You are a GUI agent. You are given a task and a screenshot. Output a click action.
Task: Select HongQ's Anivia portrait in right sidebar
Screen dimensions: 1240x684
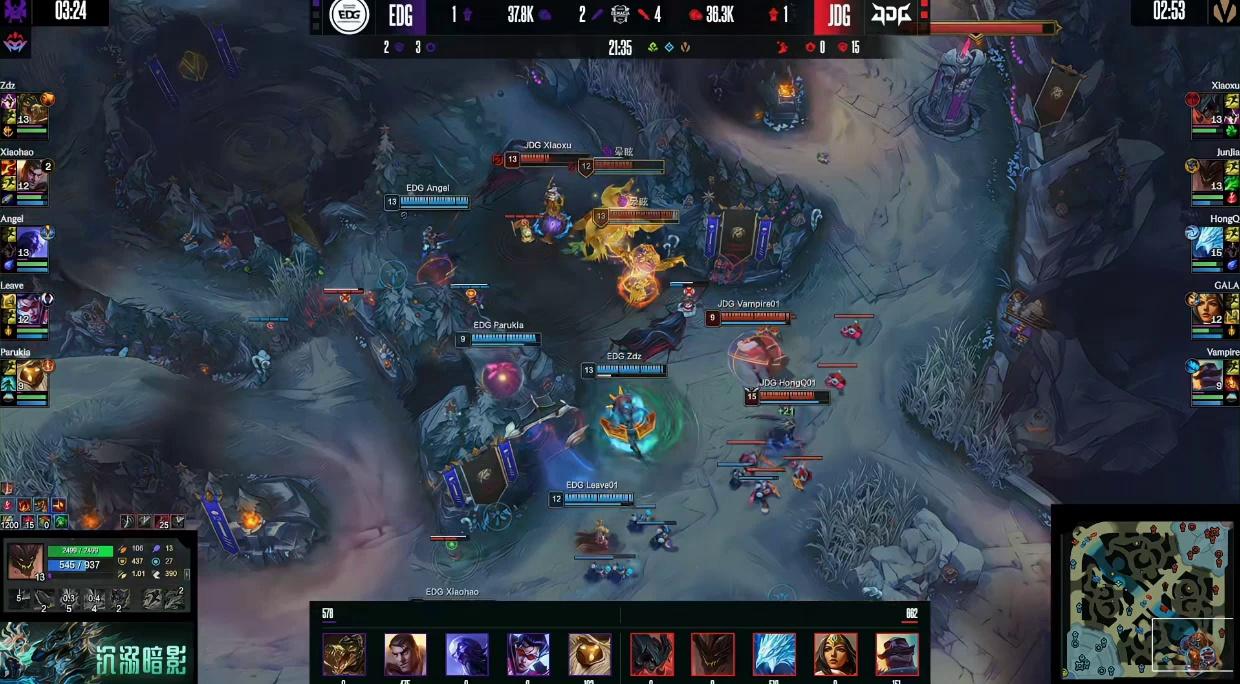pyautogui.click(x=1208, y=243)
